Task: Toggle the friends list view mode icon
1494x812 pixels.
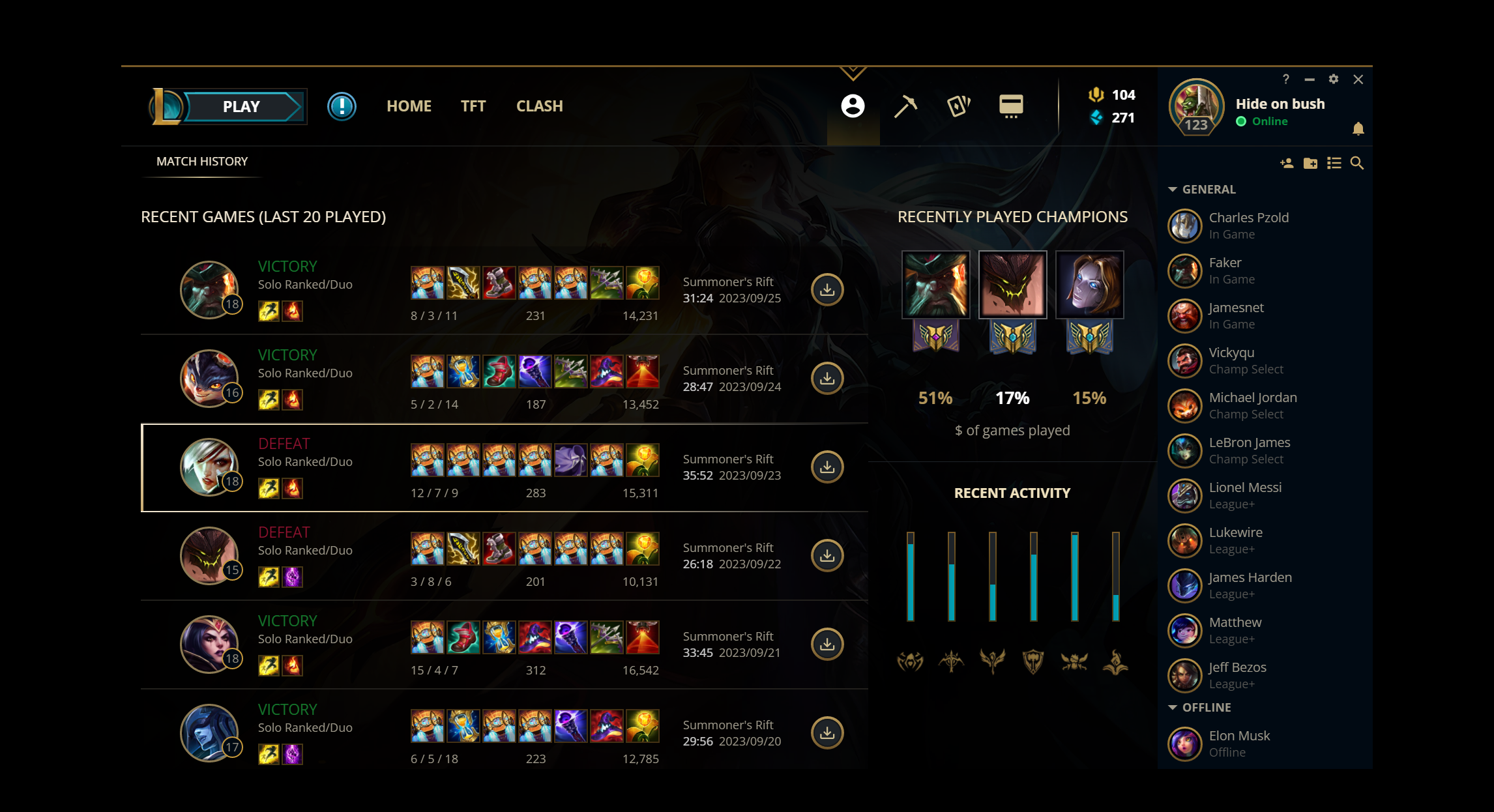Action: pos(1334,164)
